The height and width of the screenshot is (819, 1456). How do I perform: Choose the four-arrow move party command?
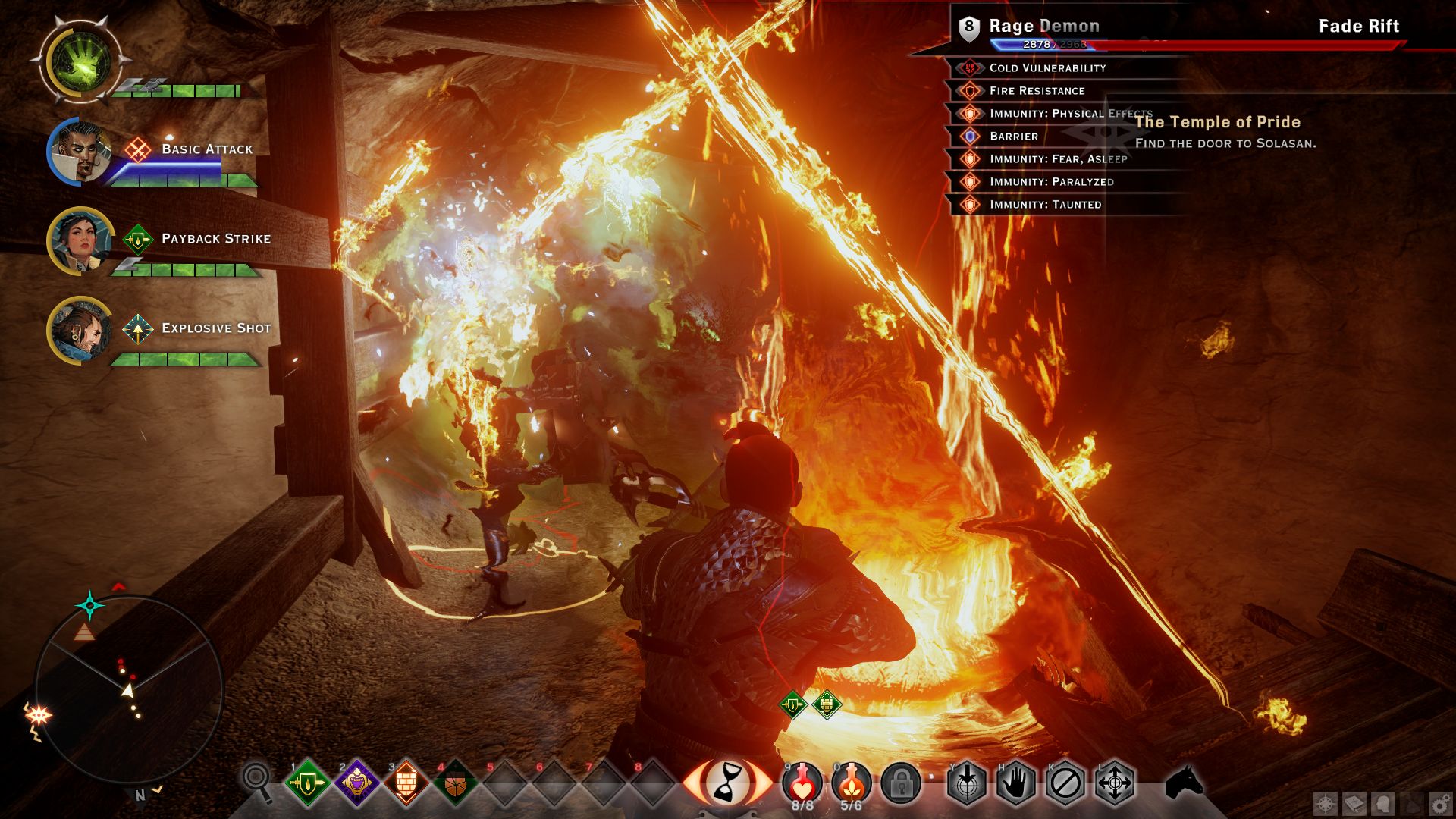[1115, 783]
